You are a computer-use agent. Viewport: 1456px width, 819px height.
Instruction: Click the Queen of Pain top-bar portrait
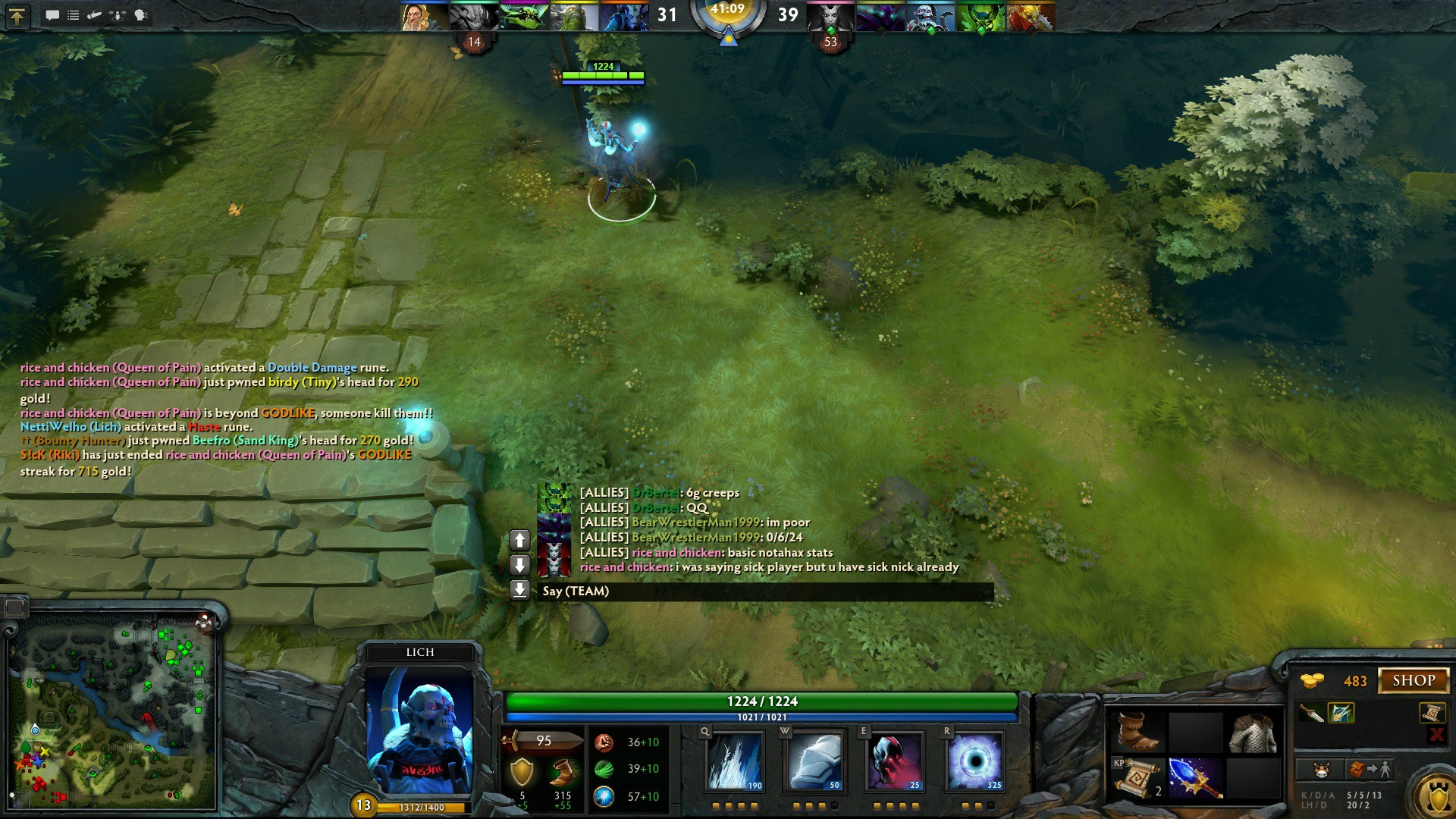tap(830, 17)
